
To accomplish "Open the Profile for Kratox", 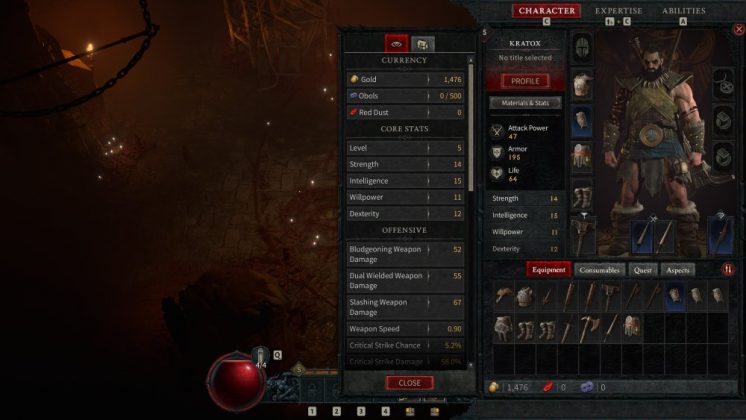I will click(525, 81).
